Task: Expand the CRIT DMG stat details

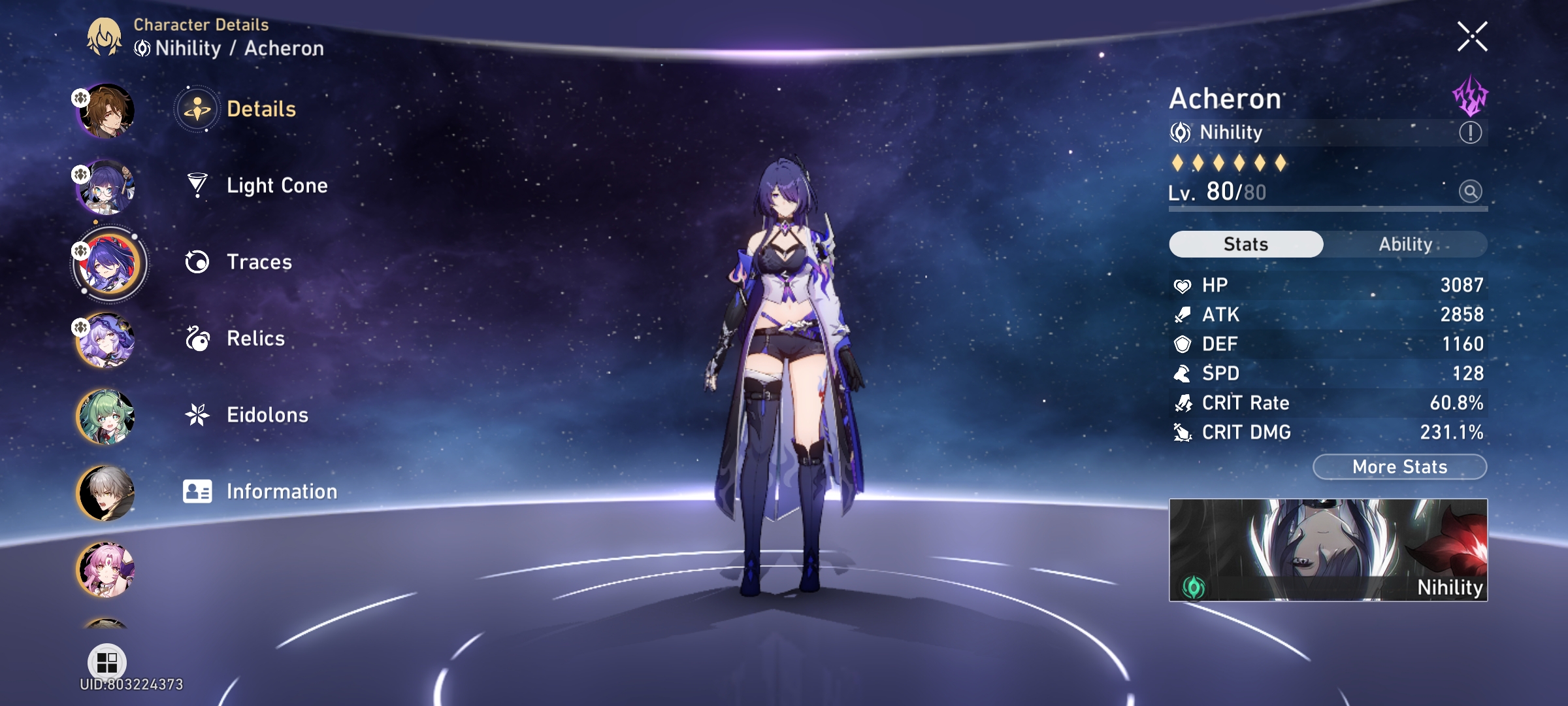Action: [1326, 432]
